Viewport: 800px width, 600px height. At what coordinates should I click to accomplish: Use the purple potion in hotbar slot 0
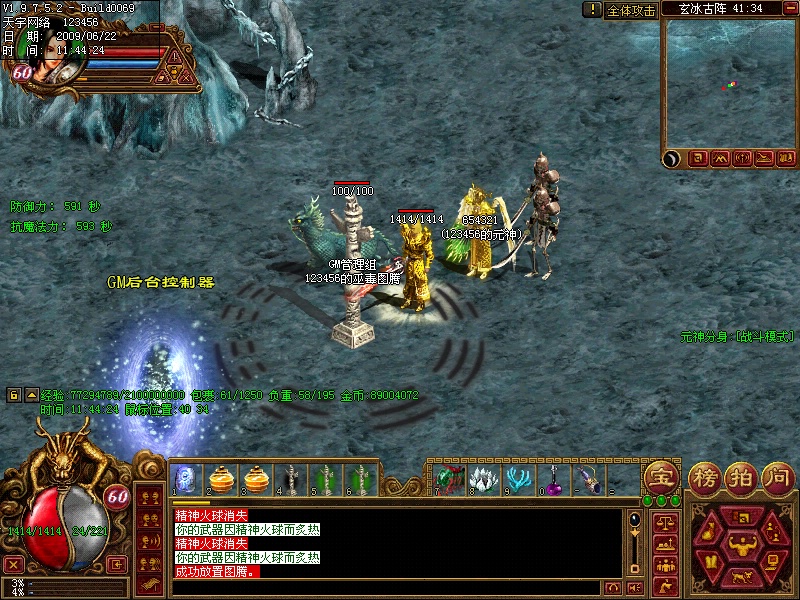click(x=553, y=478)
